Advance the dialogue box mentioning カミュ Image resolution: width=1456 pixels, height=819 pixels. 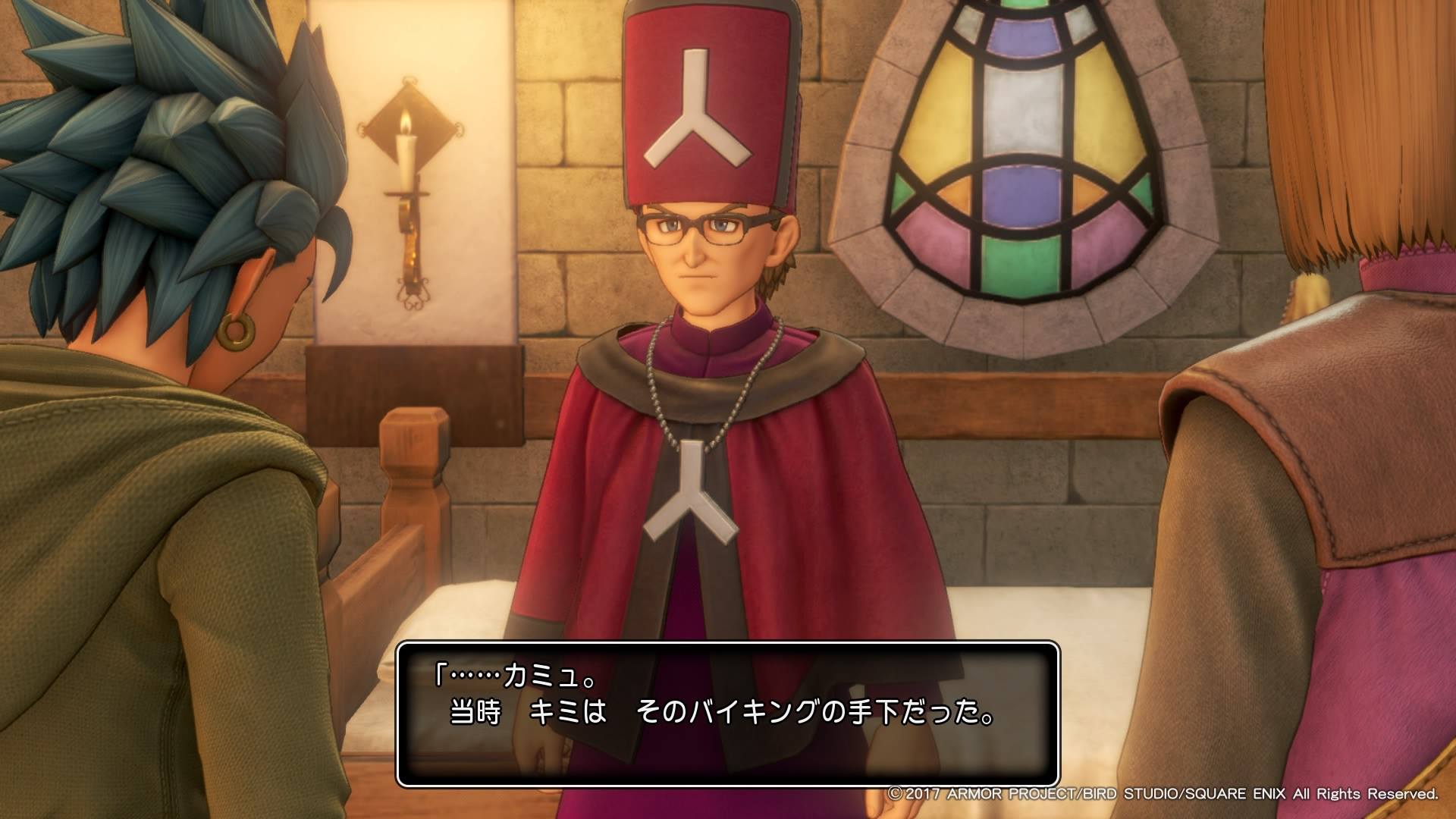click(727, 714)
